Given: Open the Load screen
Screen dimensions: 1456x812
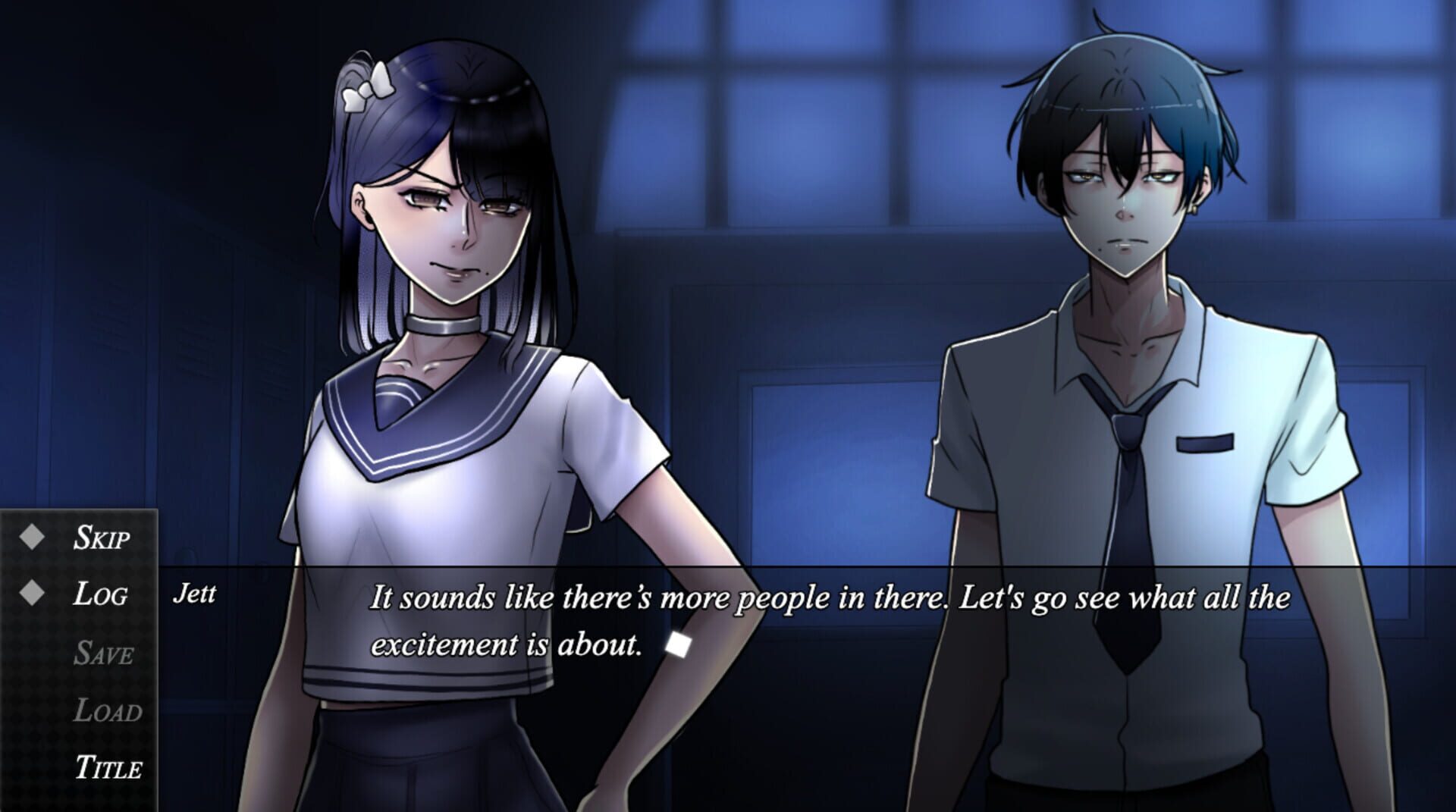Looking at the screenshot, I should [x=108, y=710].
